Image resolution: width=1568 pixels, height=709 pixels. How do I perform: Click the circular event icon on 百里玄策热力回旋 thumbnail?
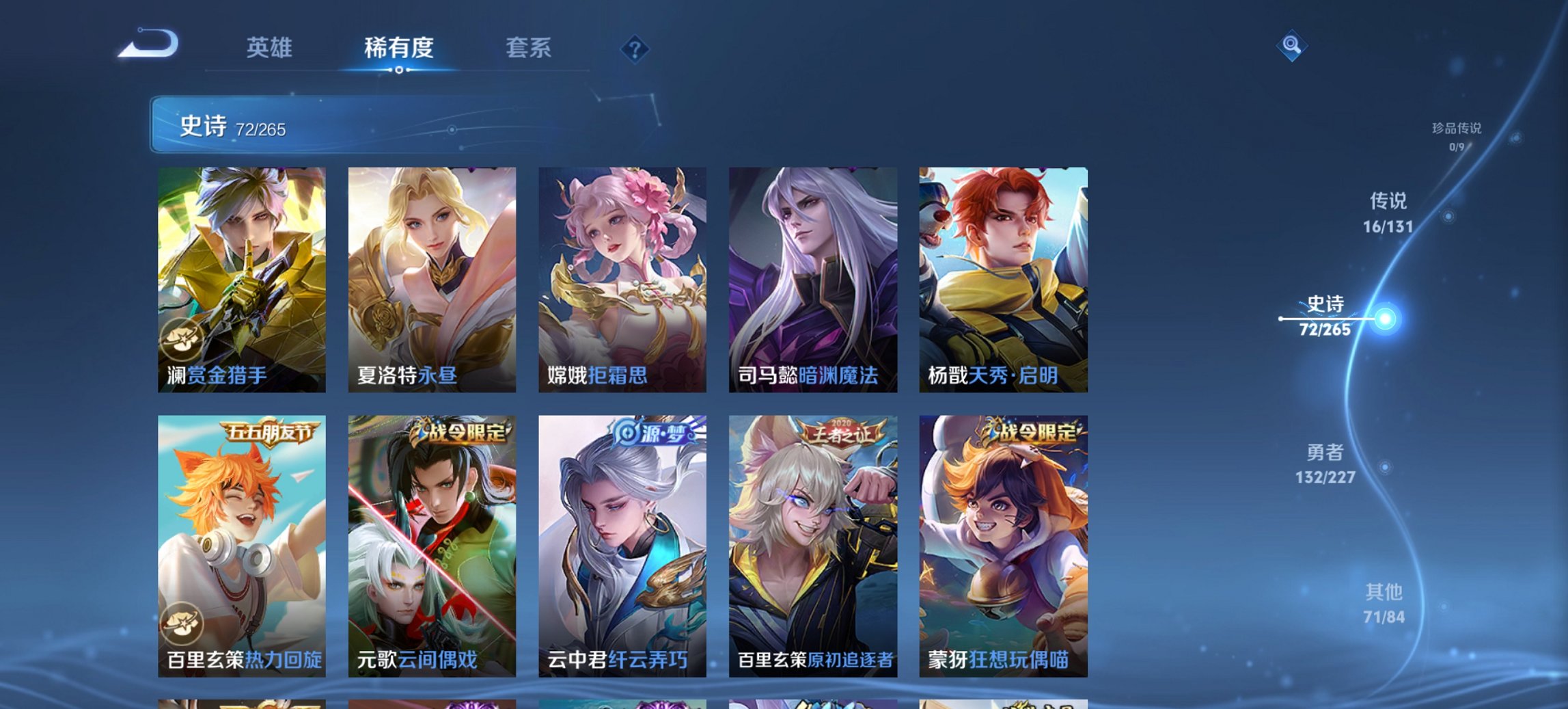pos(182,622)
